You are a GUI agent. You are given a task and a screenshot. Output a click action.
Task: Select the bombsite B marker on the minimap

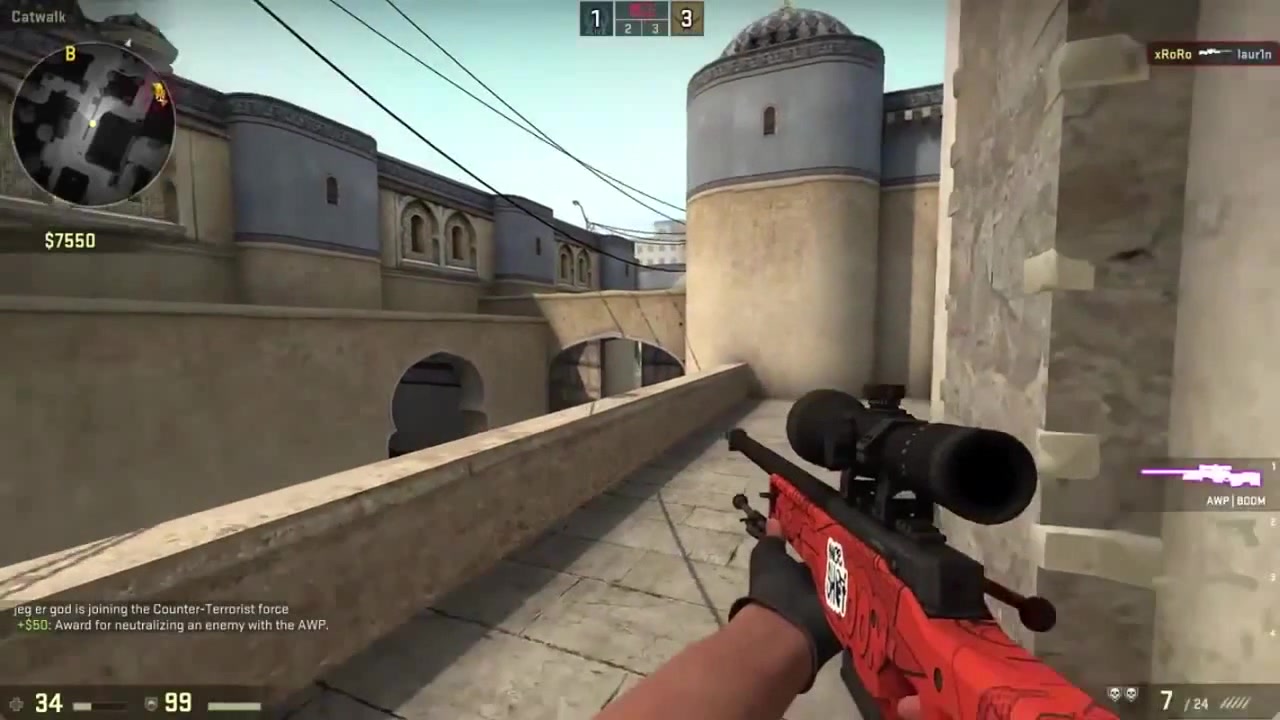click(x=70, y=54)
